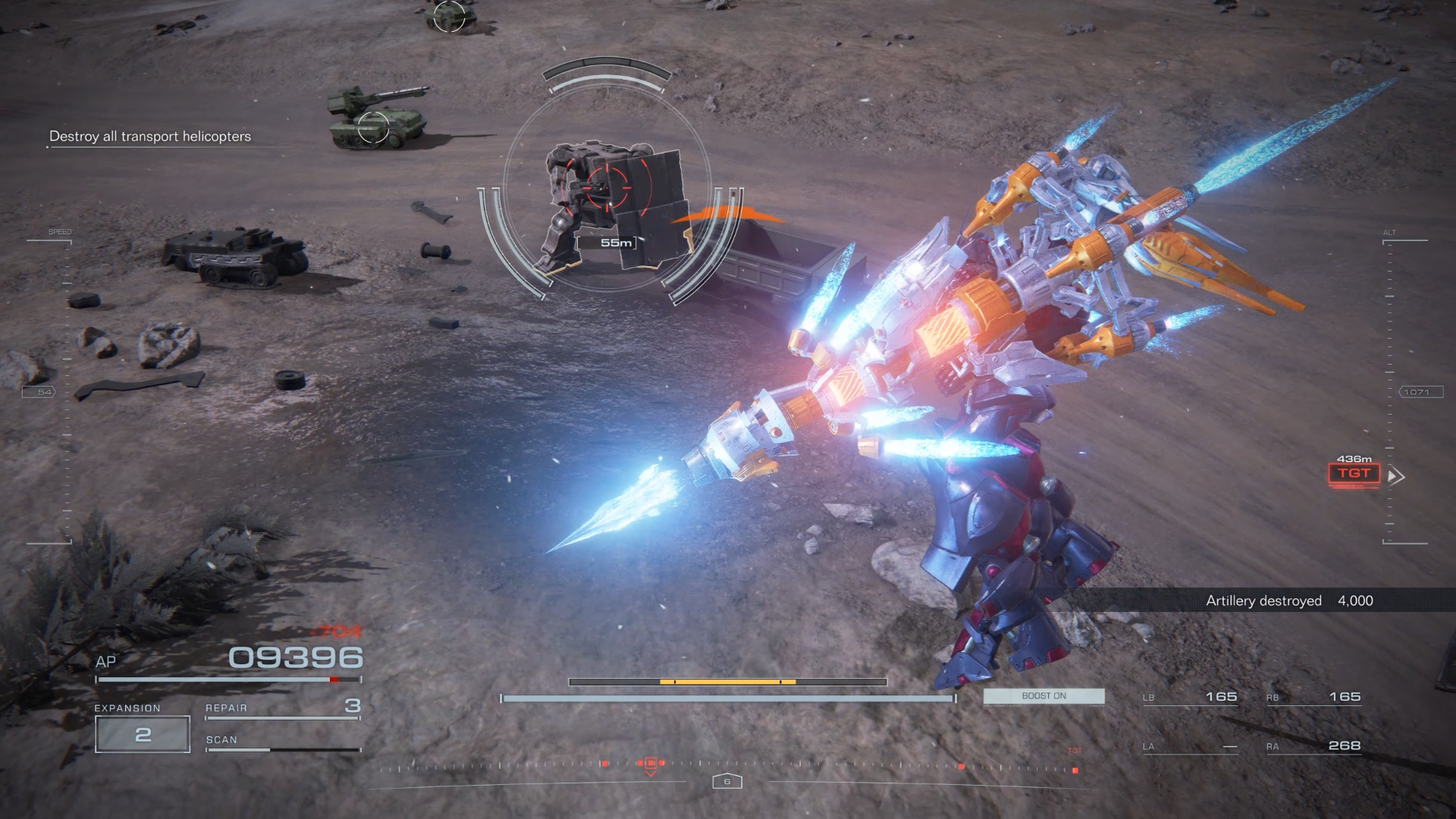Toggle the BOOST ON indicator
The width and height of the screenshot is (1456, 819).
(x=1043, y=696)
